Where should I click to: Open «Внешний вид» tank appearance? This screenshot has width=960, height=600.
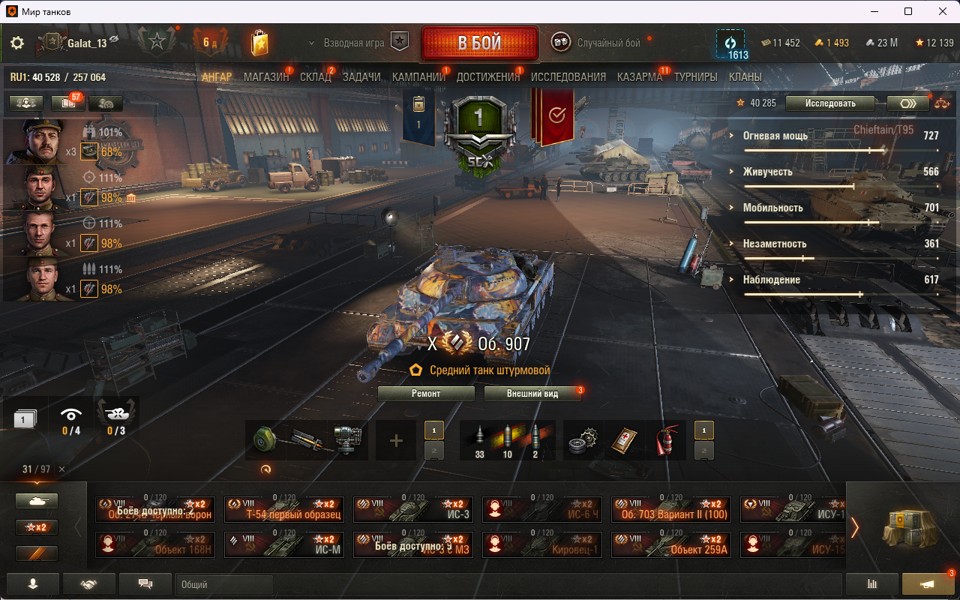coord(535,393)
